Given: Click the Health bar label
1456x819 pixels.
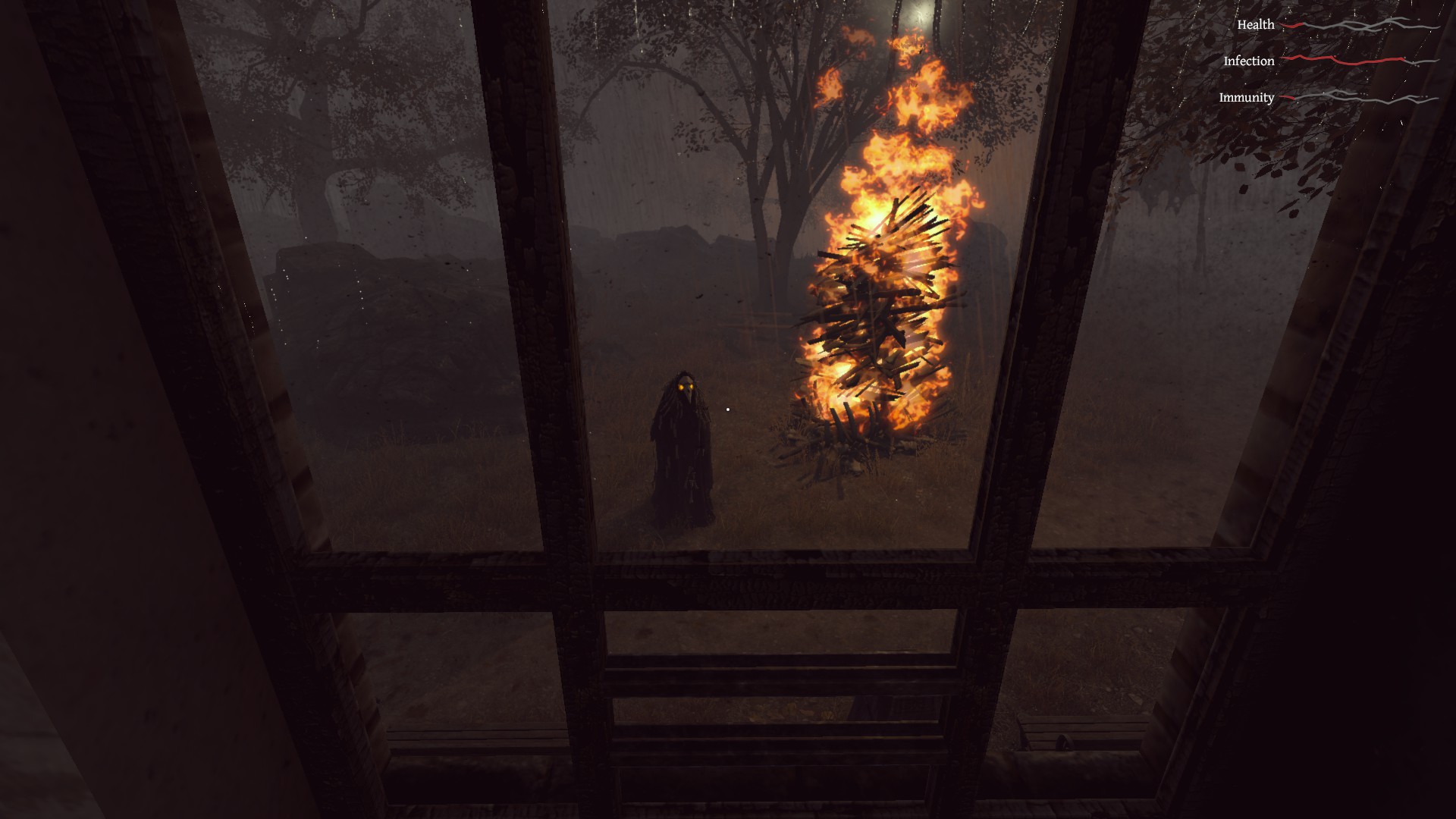Looking at the screenshot, I should [x=1255, y=25].
